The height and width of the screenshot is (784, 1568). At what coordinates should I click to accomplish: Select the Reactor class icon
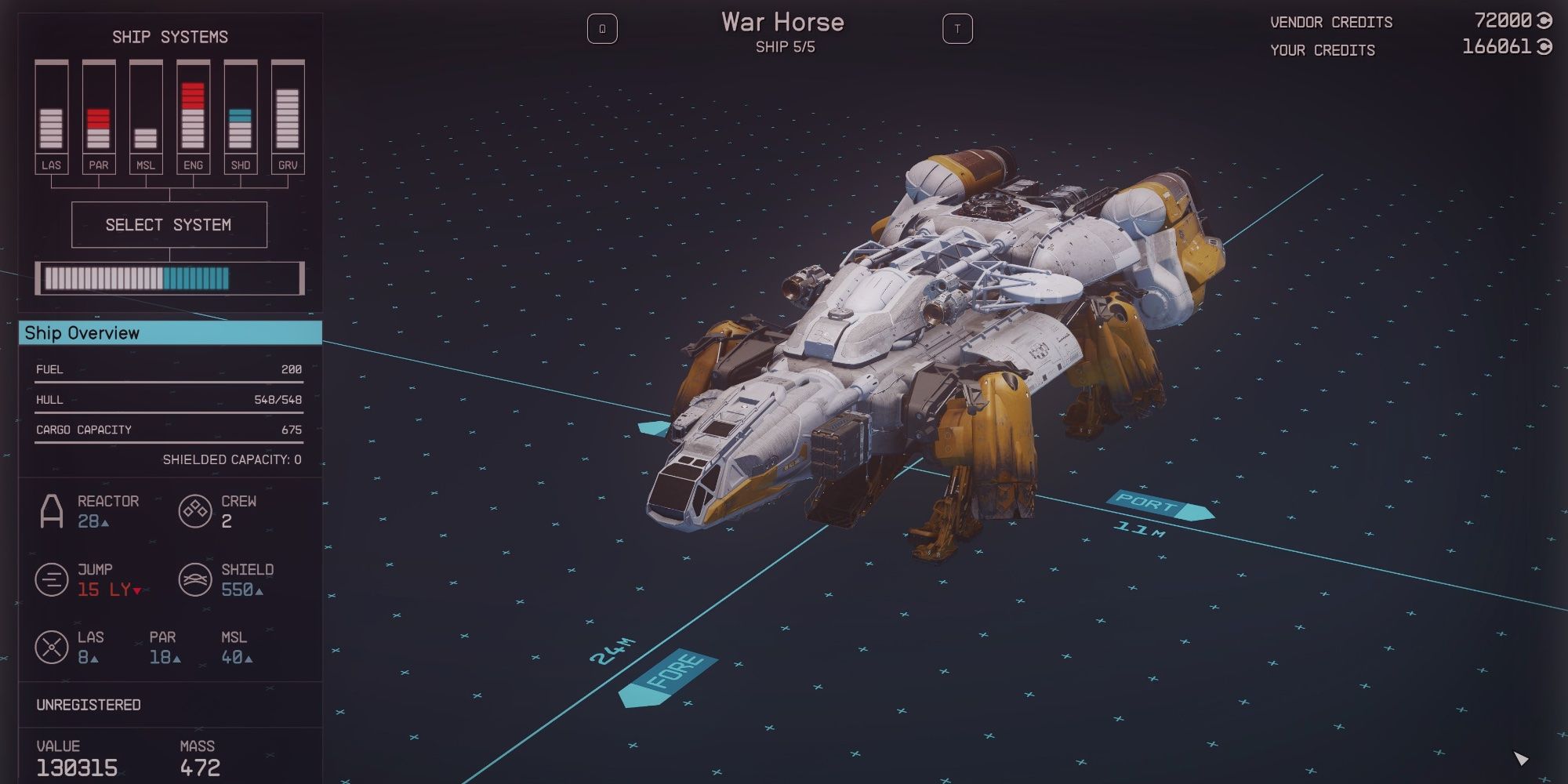click(52, 511)
